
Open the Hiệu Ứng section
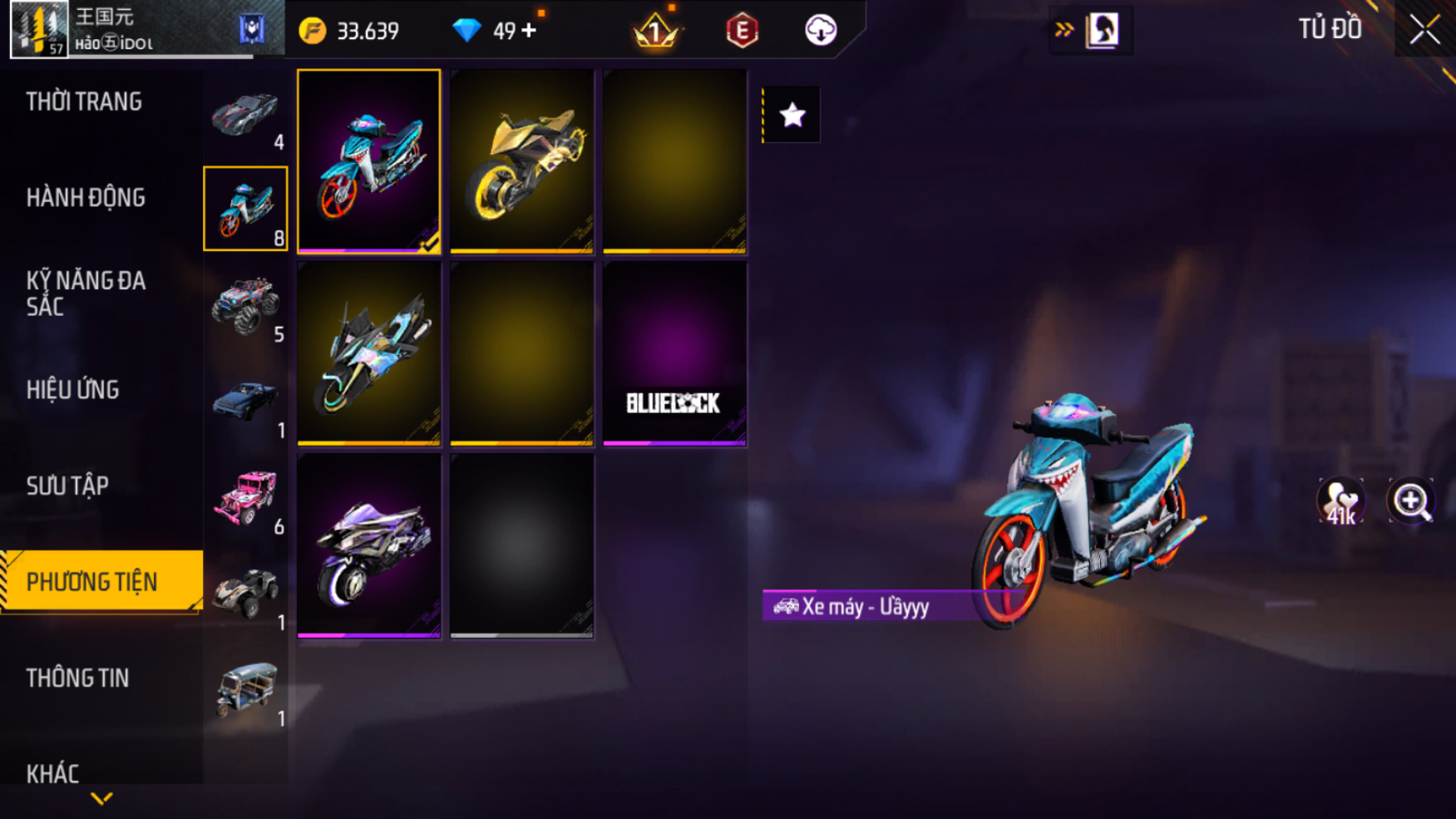pyautogui.click(x=73, y=390)
